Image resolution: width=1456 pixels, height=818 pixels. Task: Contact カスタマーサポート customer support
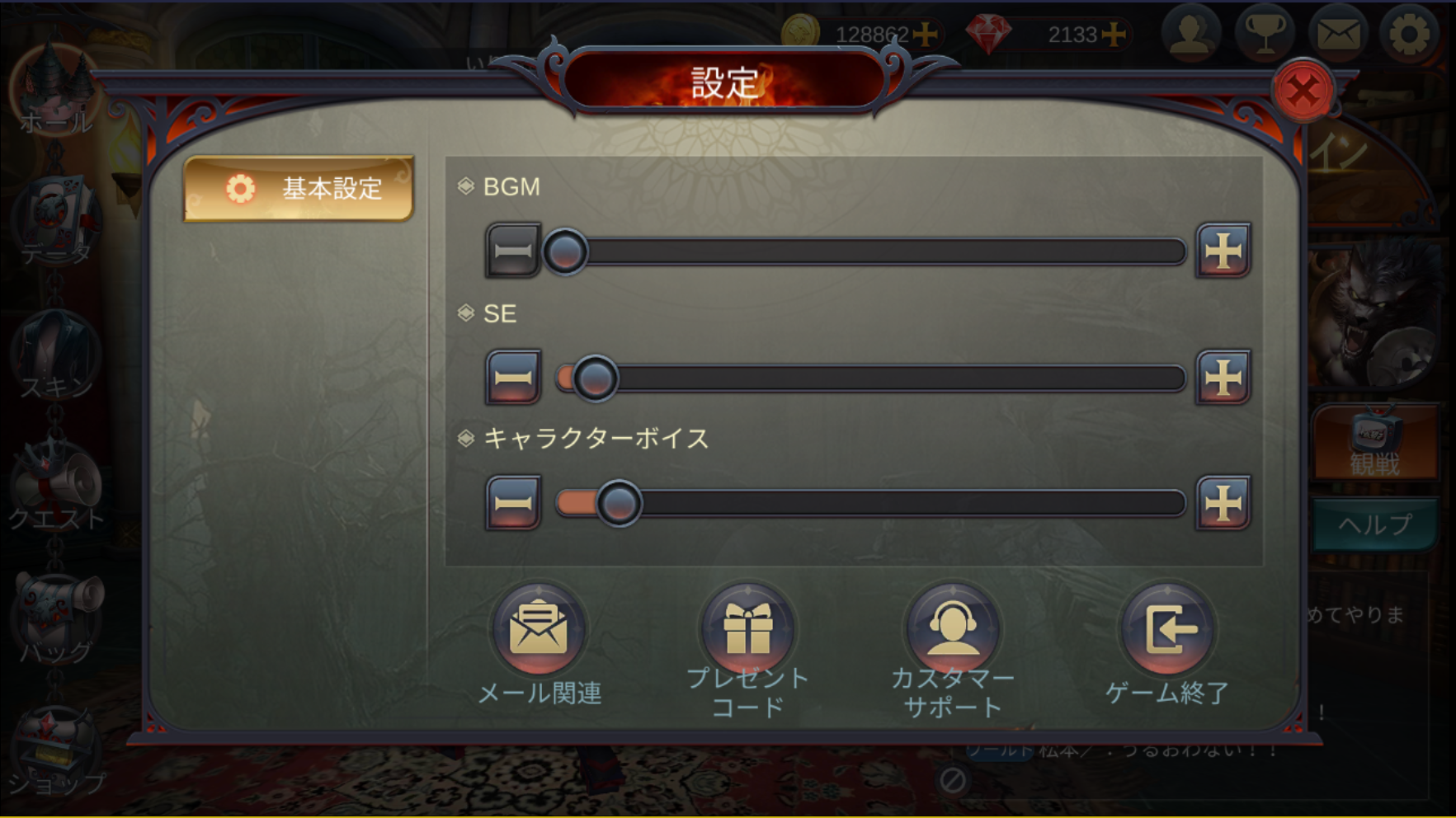coord(953,630)
